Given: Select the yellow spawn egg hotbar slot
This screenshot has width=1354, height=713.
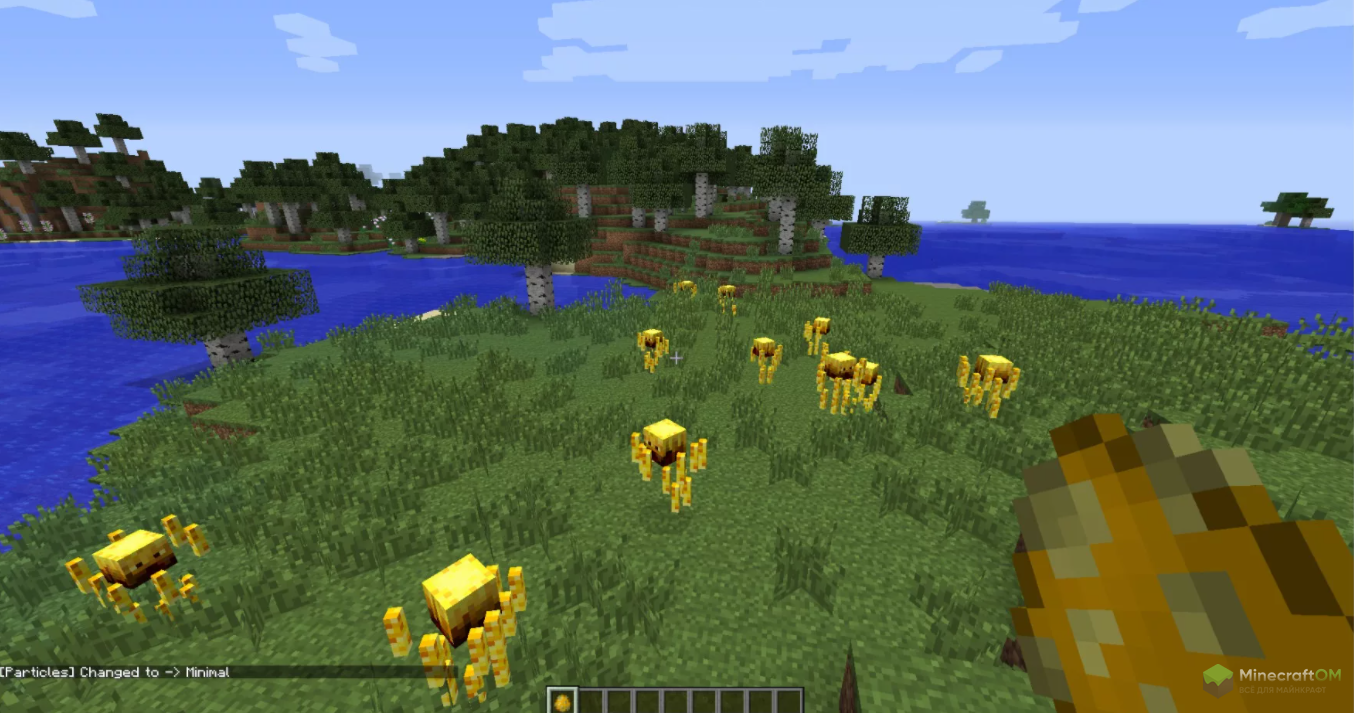Looking at the screenshot, I should point(562,701).
